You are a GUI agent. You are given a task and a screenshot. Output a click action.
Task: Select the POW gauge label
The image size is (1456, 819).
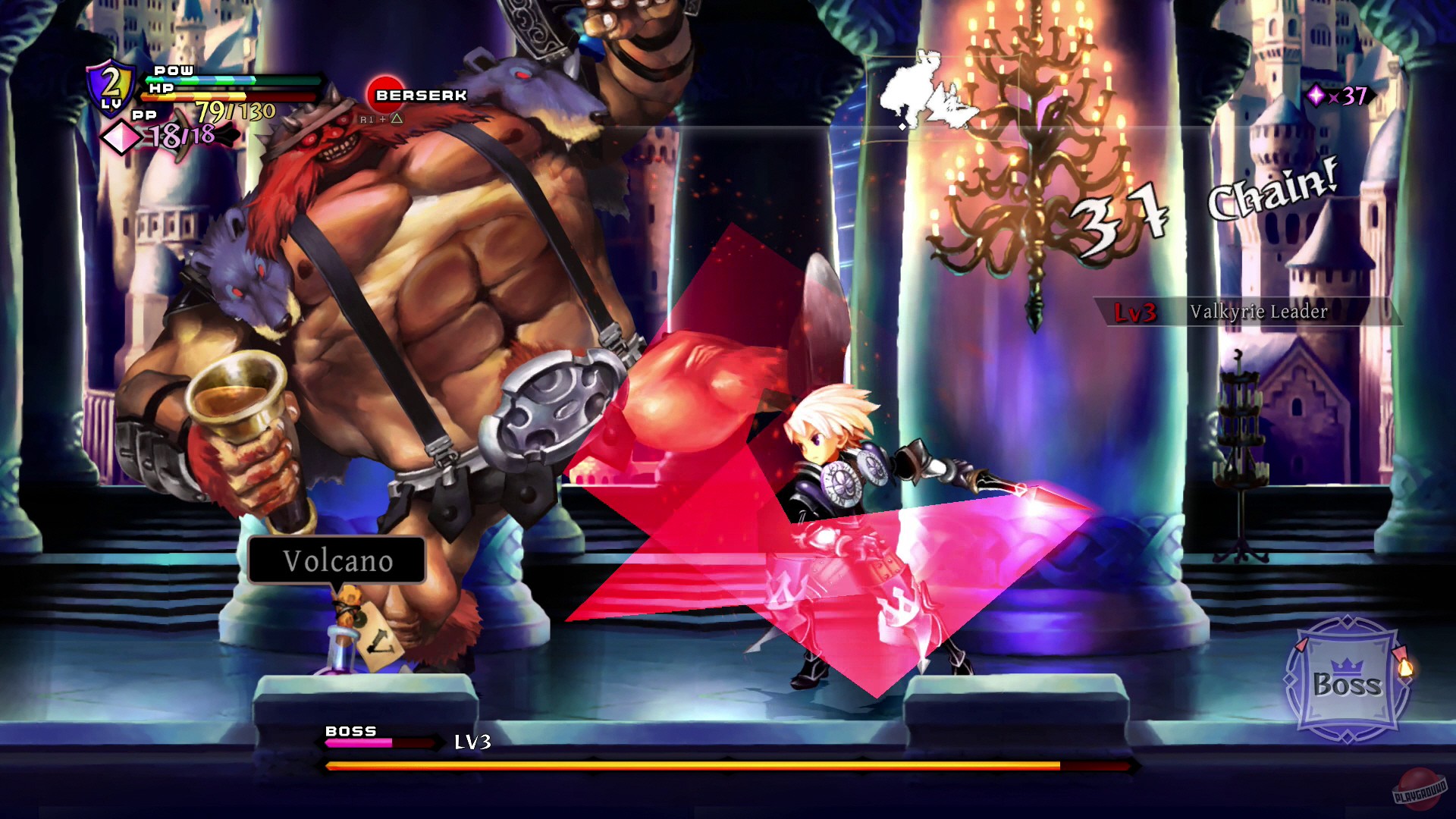coord(173,71)
